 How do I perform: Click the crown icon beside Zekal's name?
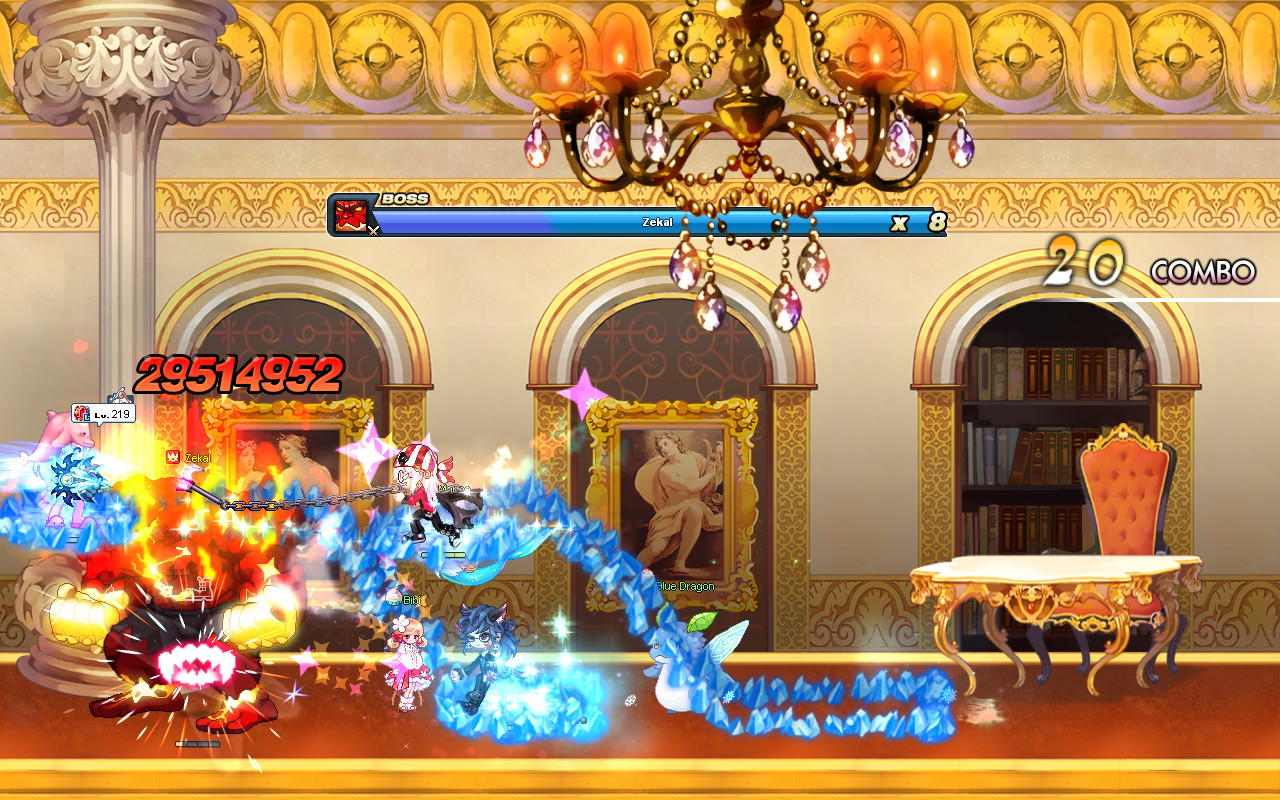click(x=173, y=455)
